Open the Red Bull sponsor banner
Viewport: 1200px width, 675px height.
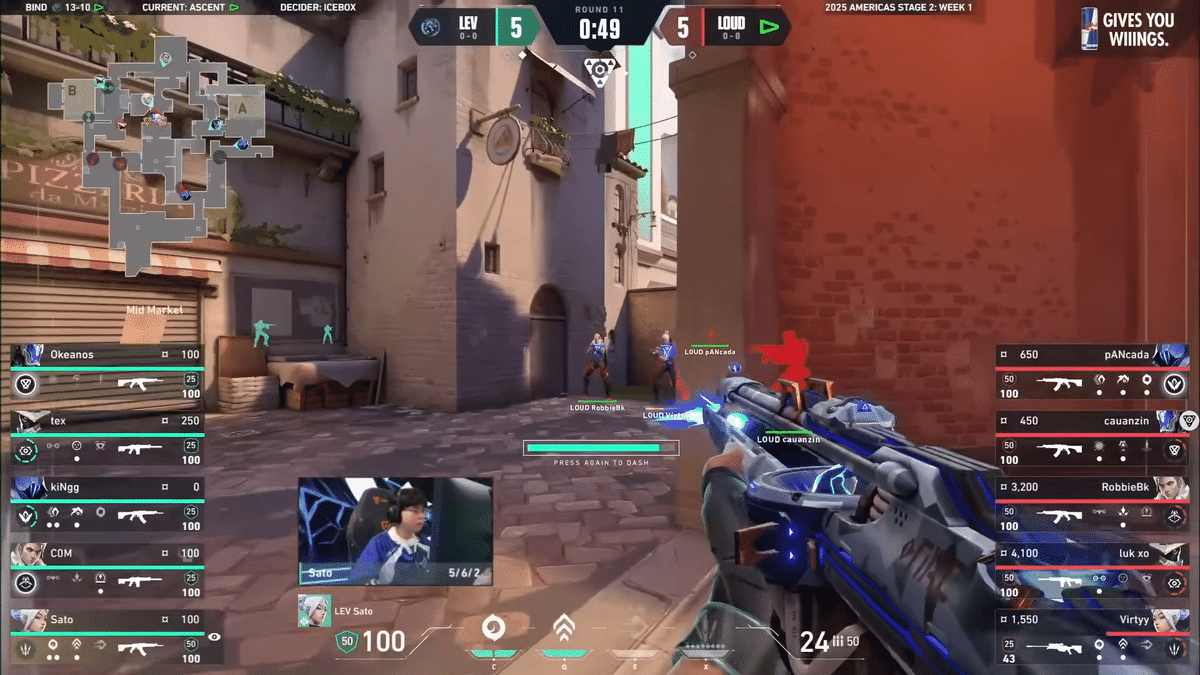1127,28
